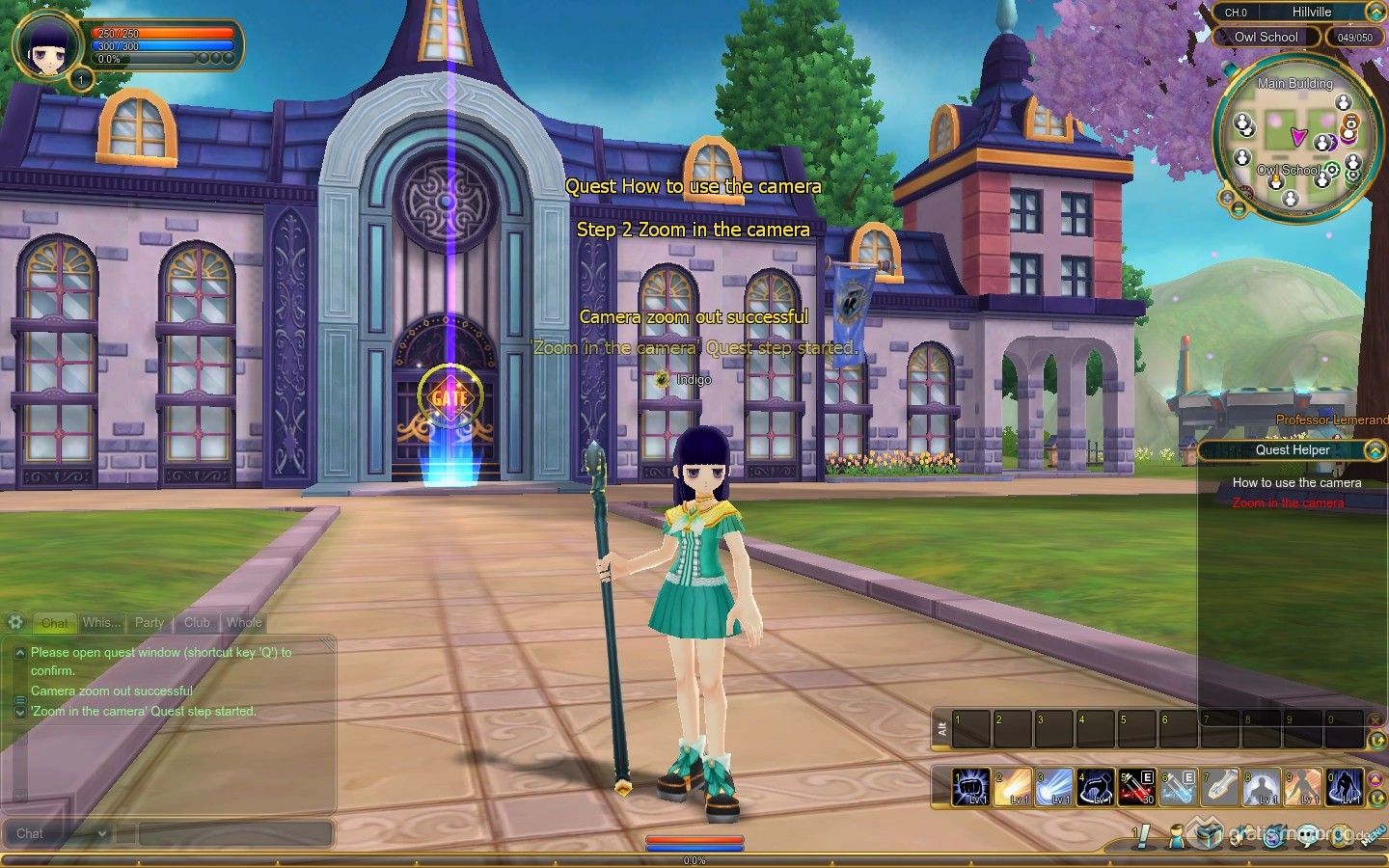Use the red potion in the hotbar

click(1137, 787)
